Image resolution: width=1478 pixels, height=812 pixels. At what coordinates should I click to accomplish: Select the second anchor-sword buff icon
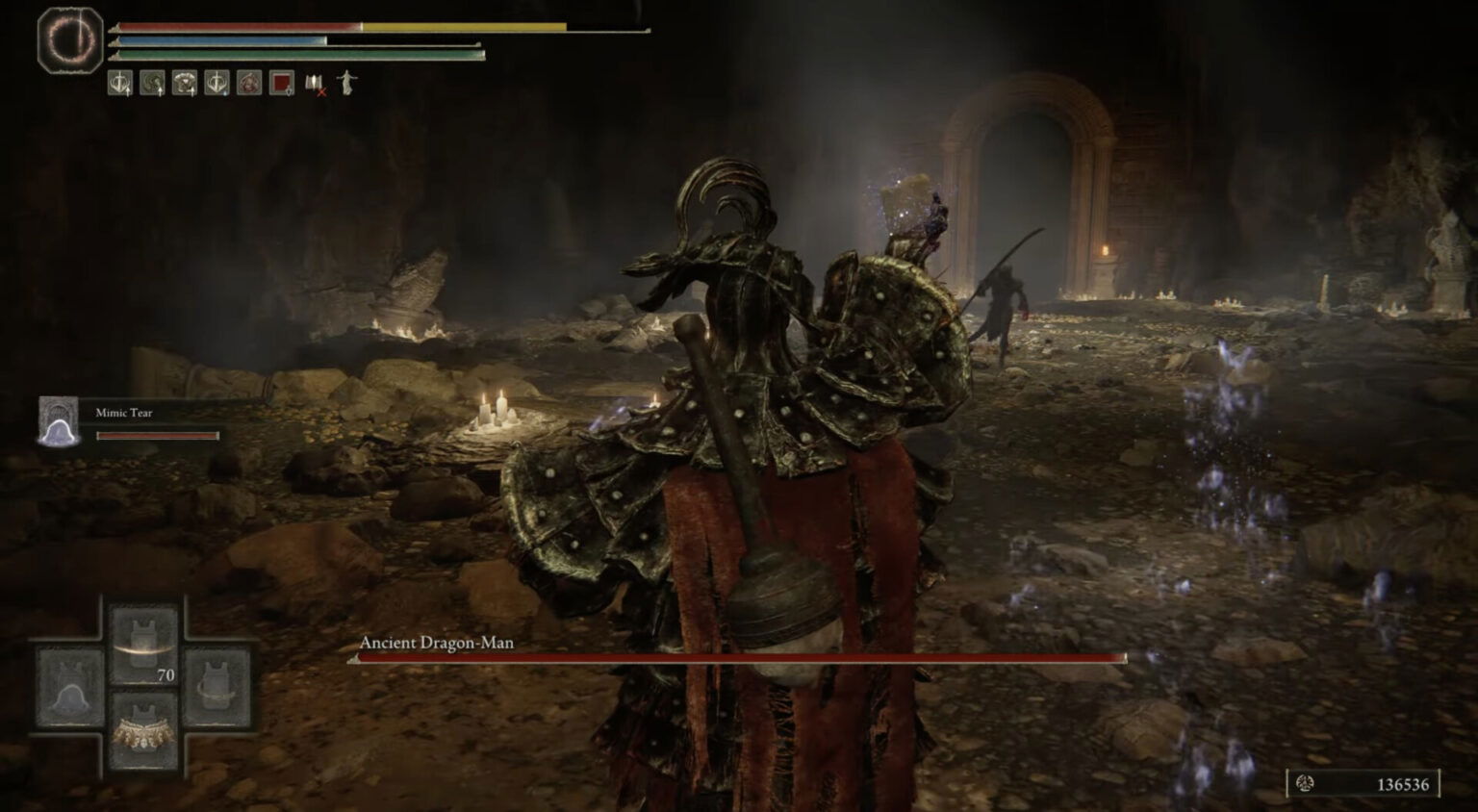point(216,85)
